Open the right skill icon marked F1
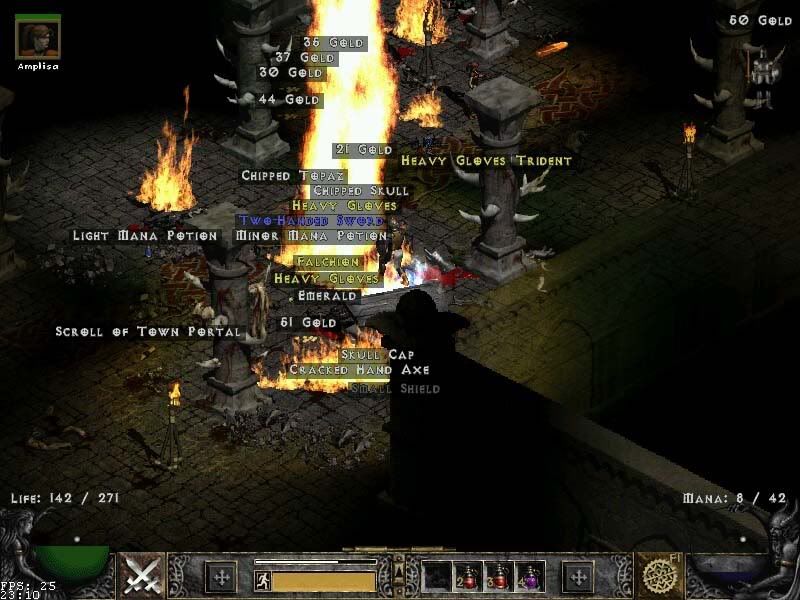 [x=659, y=575]
